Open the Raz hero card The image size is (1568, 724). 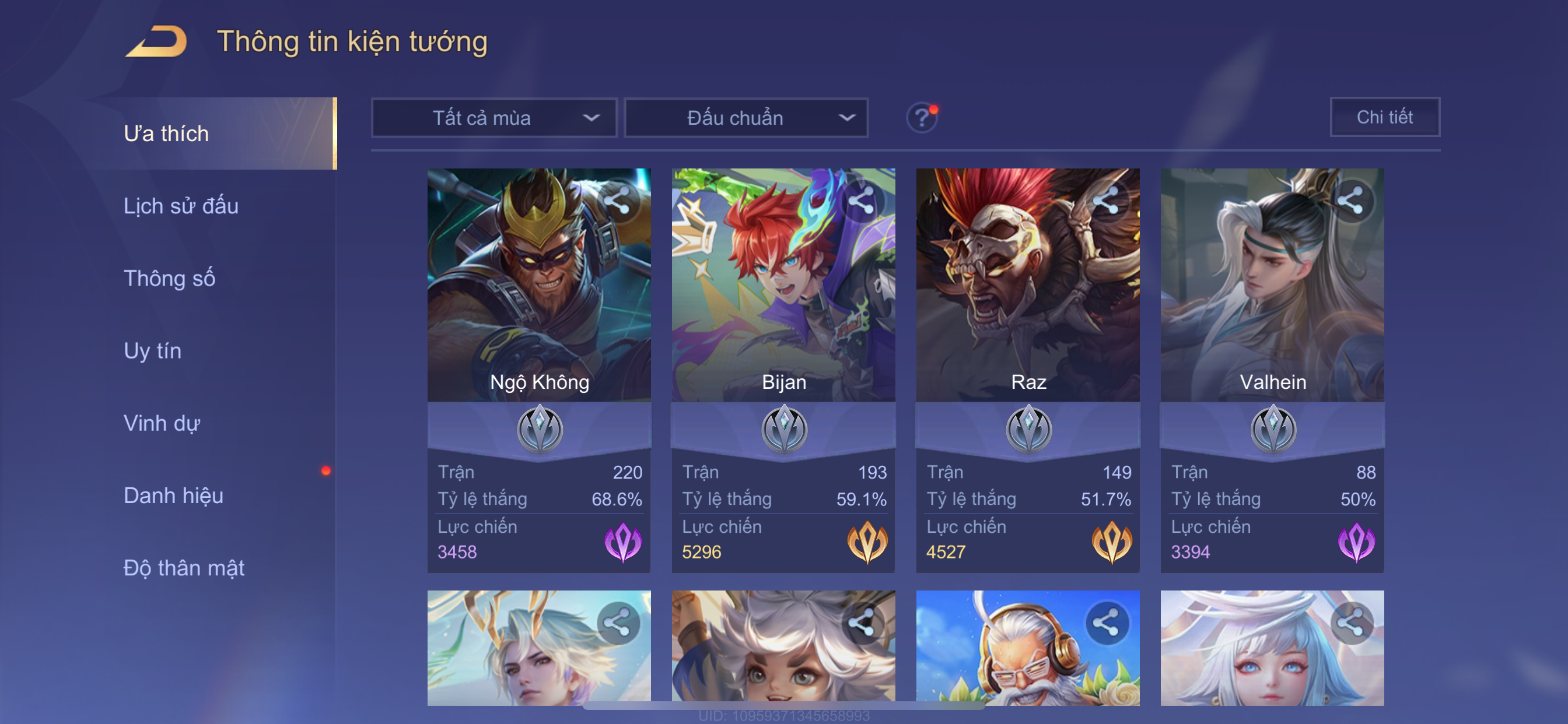coord(1027,292)
